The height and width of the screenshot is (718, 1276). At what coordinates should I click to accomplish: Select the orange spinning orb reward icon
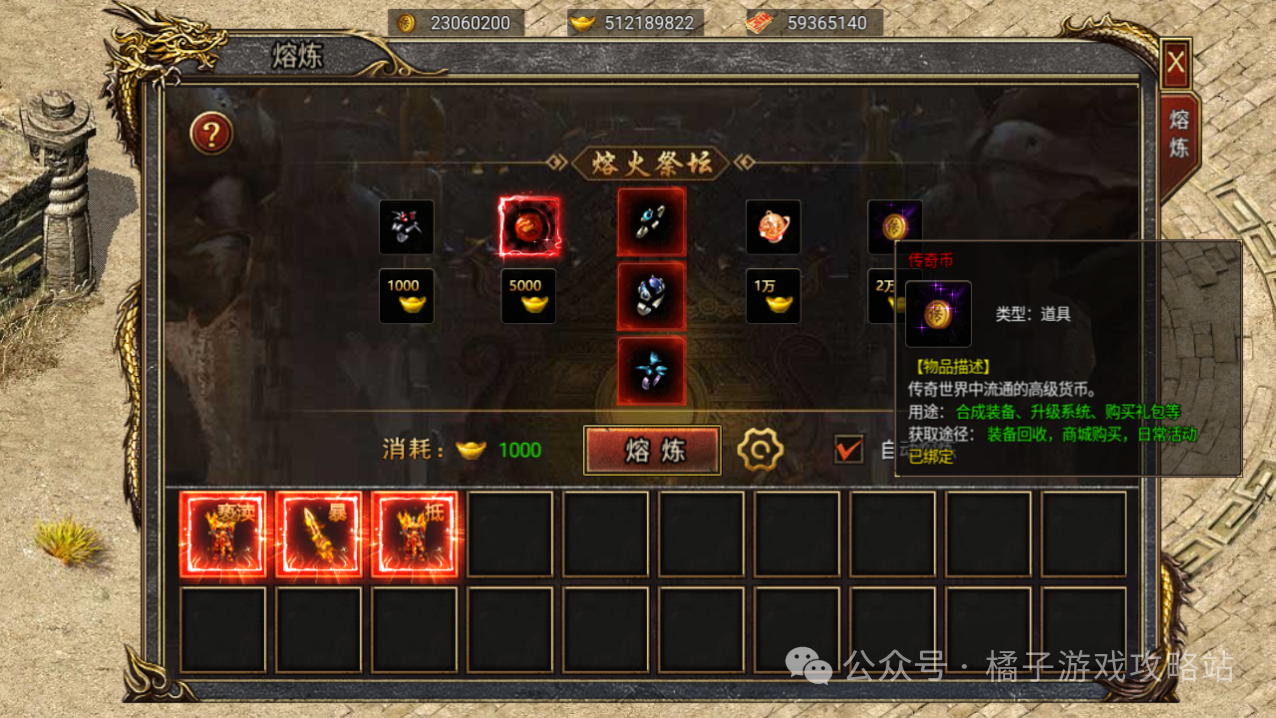(773, 227)
